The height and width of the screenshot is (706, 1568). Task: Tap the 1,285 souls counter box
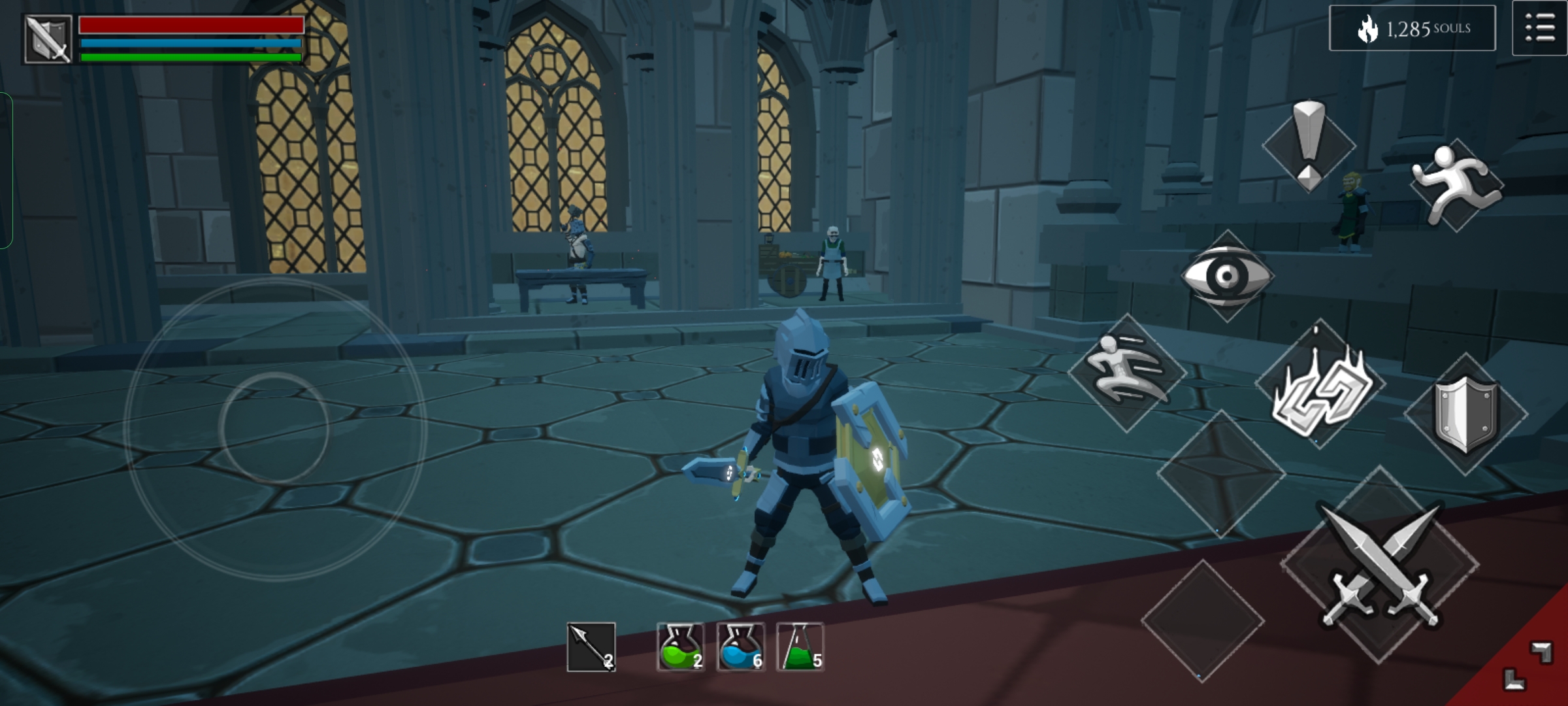1412,29
